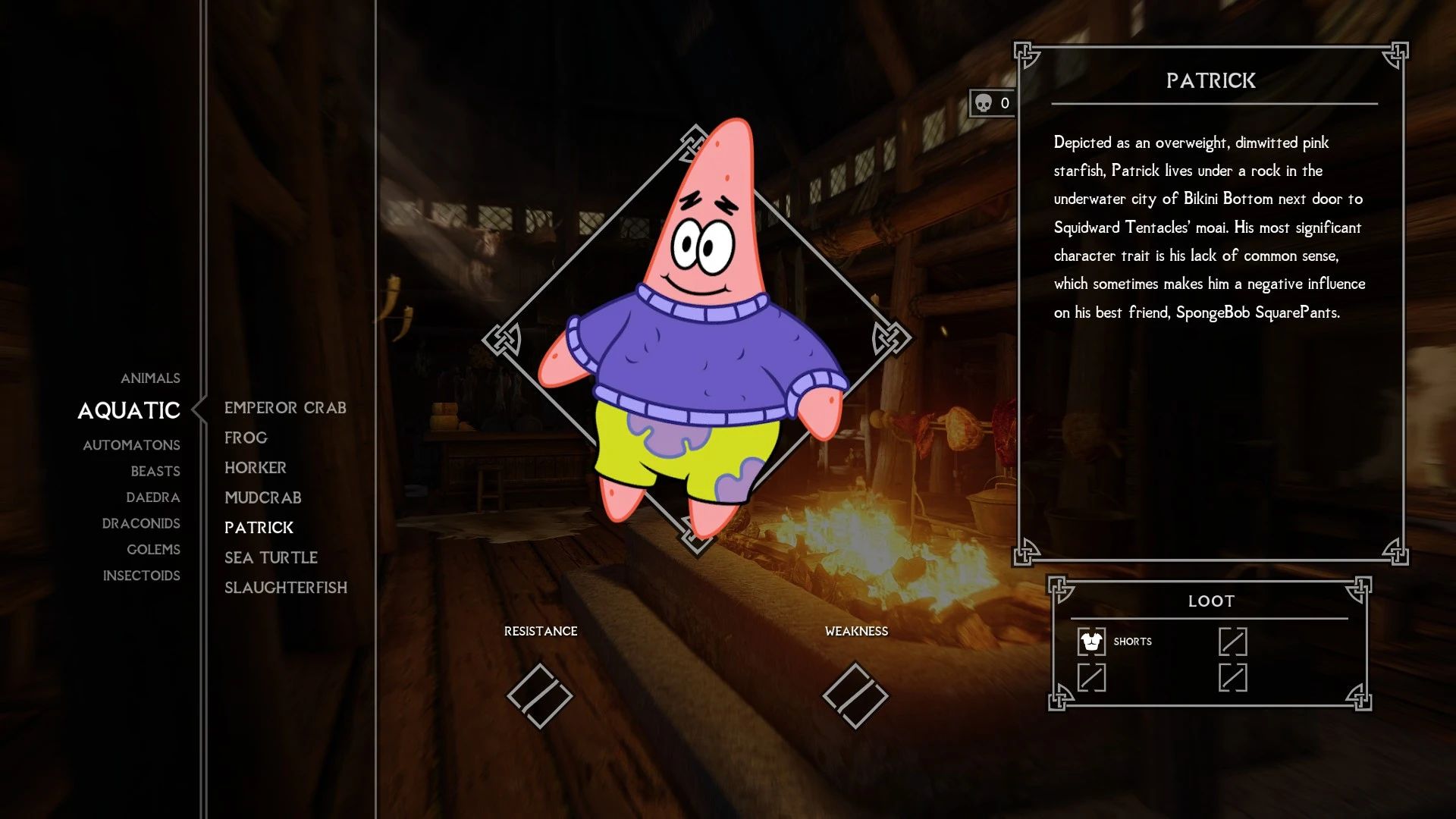
Task: Choose the Aquatic category
Action: pos(129,410)
